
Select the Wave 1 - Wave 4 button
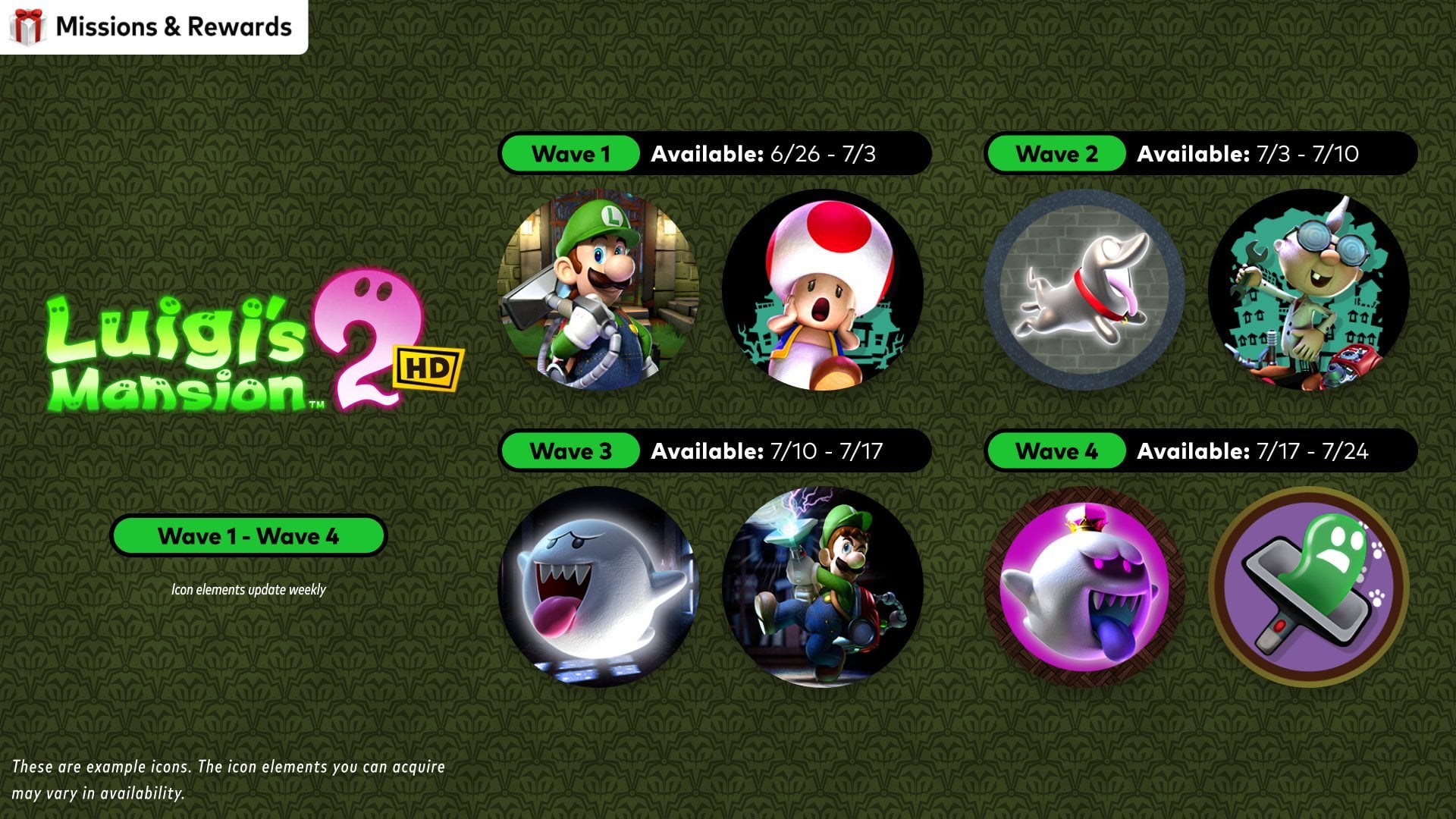(x=248, y=536)
